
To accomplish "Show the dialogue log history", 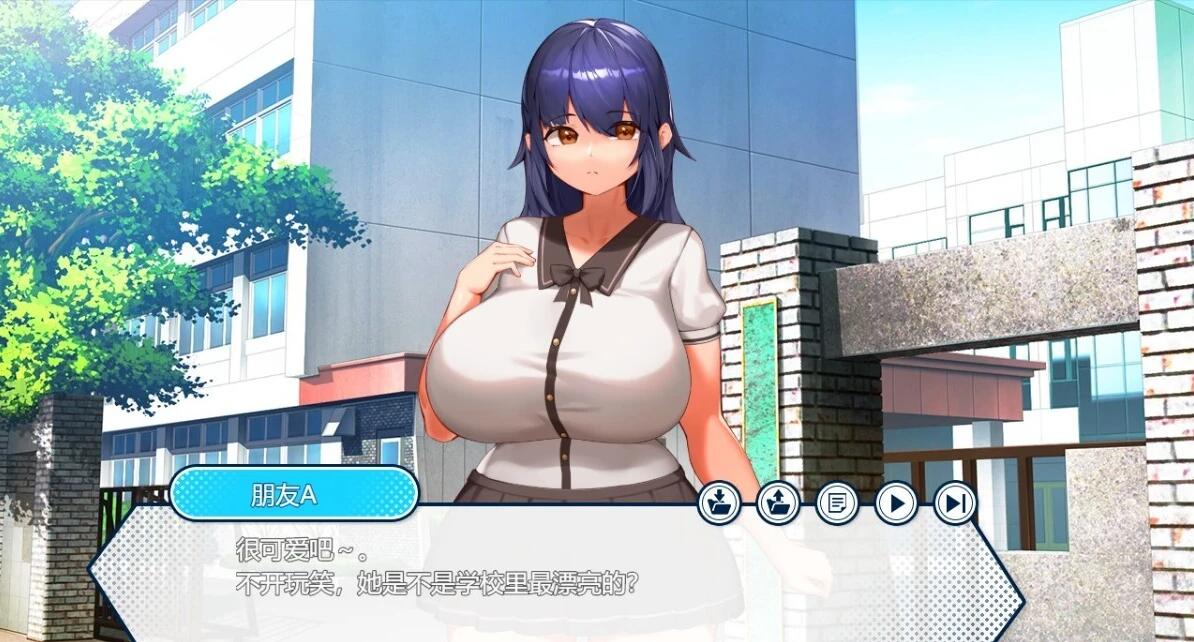I will (x=837, y=502).
